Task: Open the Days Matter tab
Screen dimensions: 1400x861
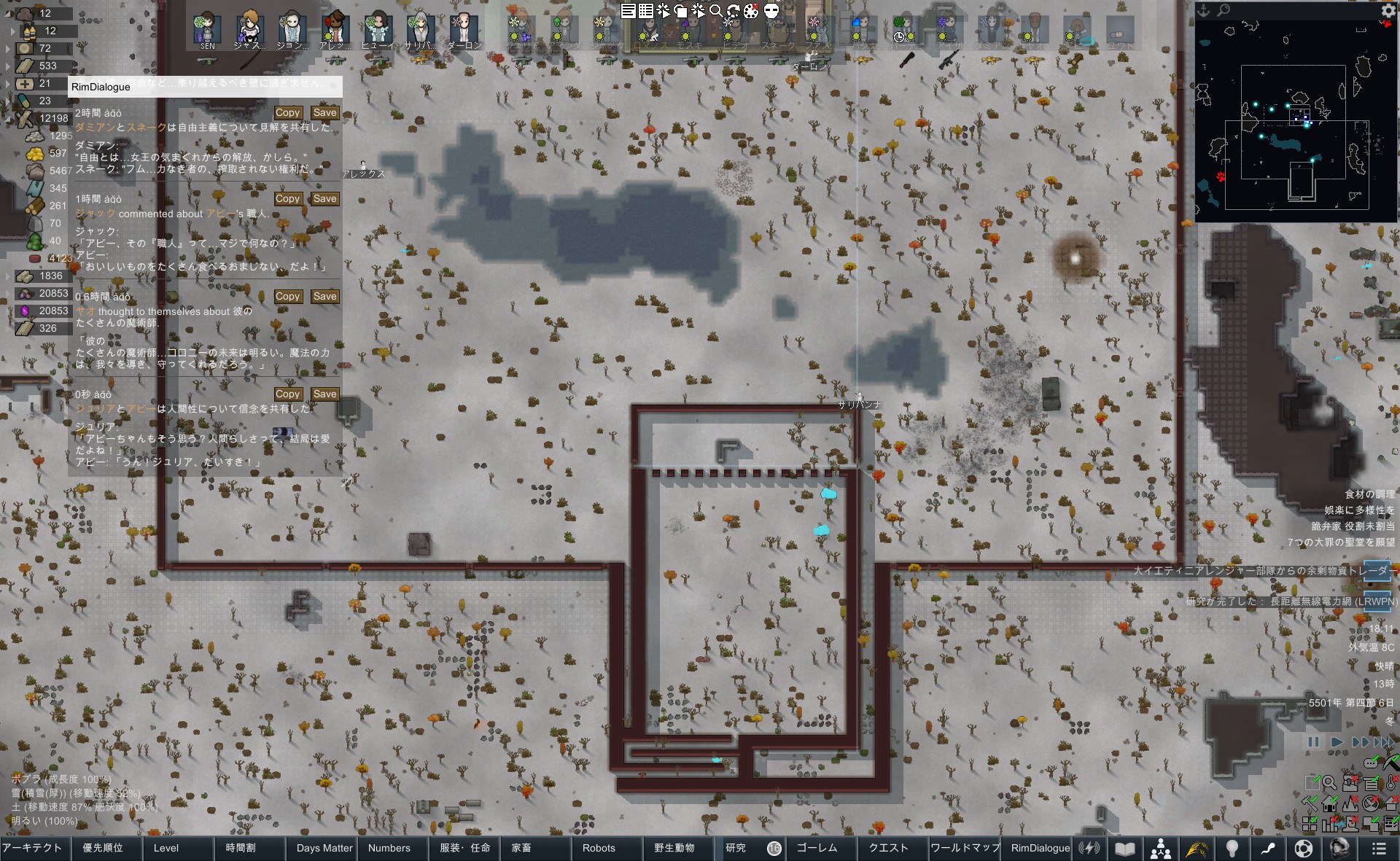Action: click(x=324, y=848)
